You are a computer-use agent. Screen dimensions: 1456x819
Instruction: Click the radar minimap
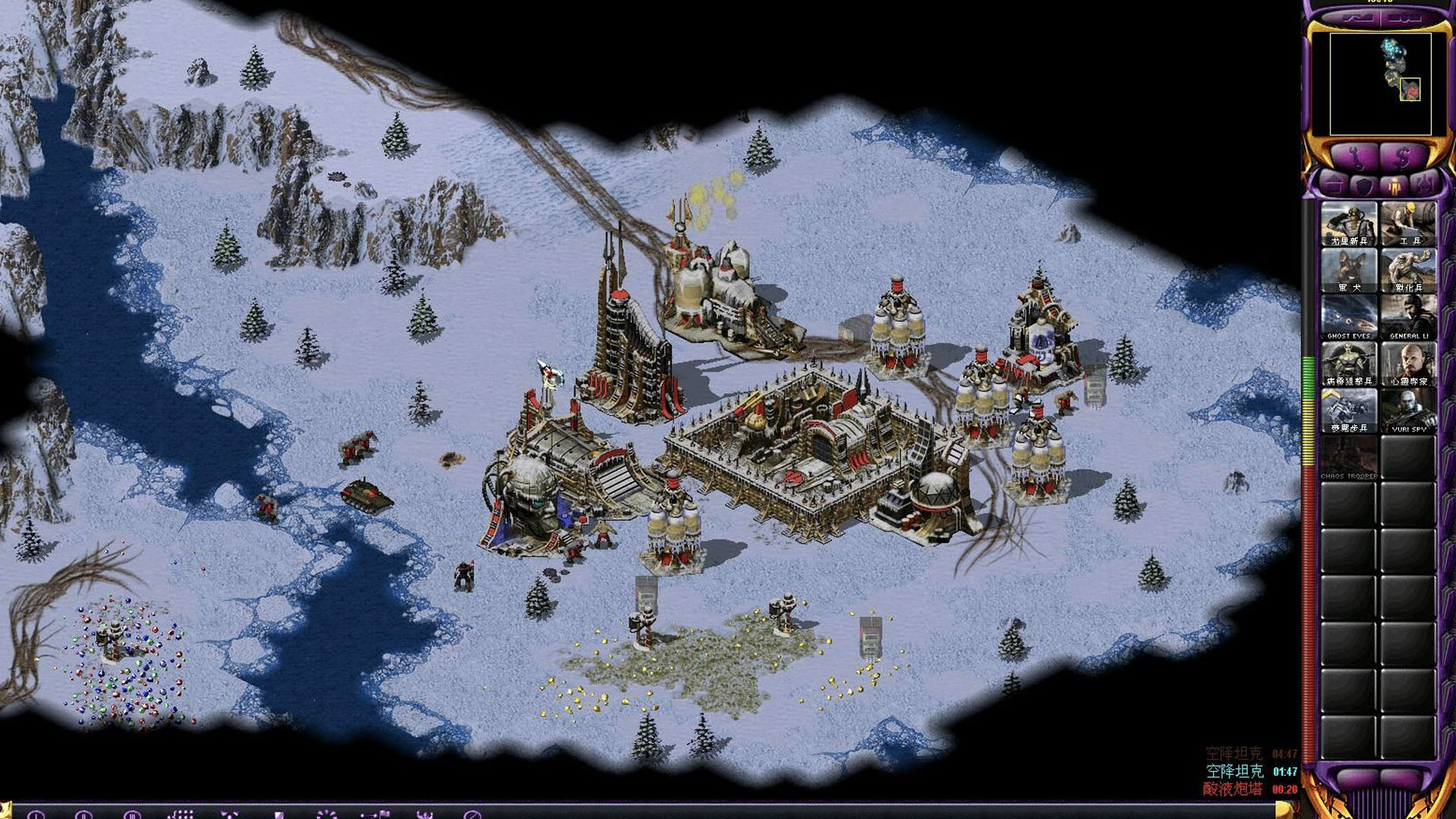click(1380, 83)
